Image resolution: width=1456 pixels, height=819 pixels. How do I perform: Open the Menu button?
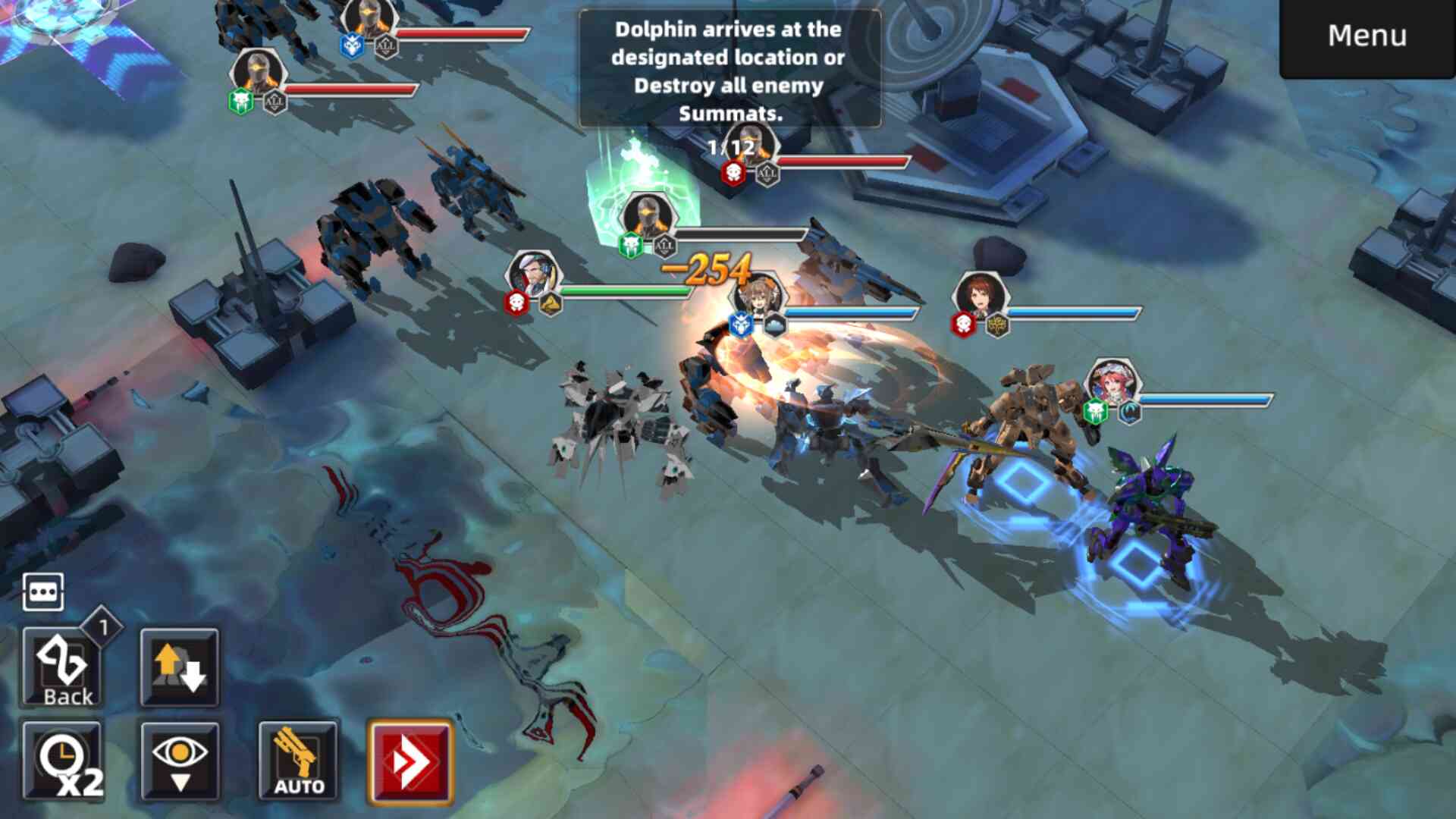point(1367,36)
